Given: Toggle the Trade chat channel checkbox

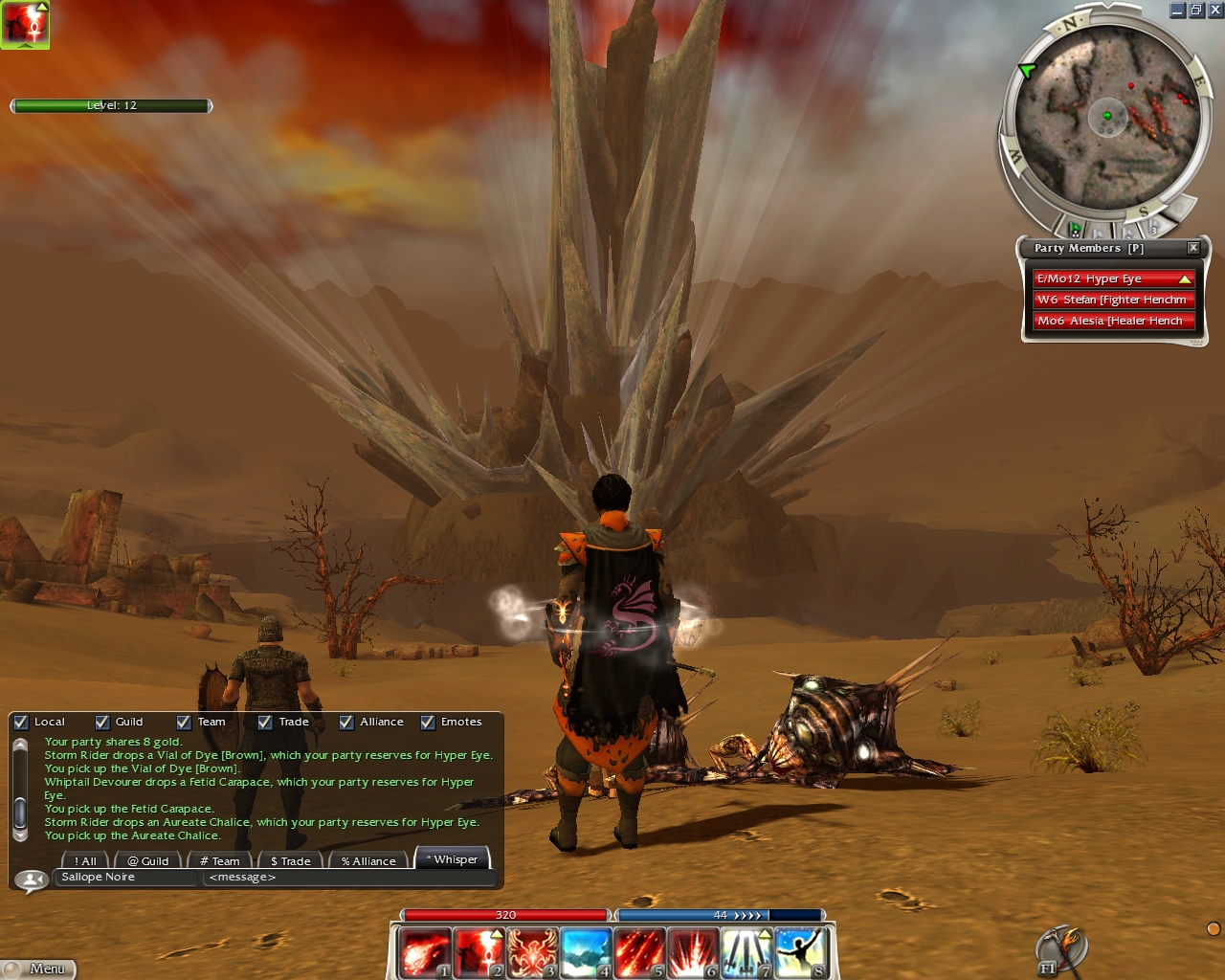Looking at the screenshot, I should pos(265,723).
